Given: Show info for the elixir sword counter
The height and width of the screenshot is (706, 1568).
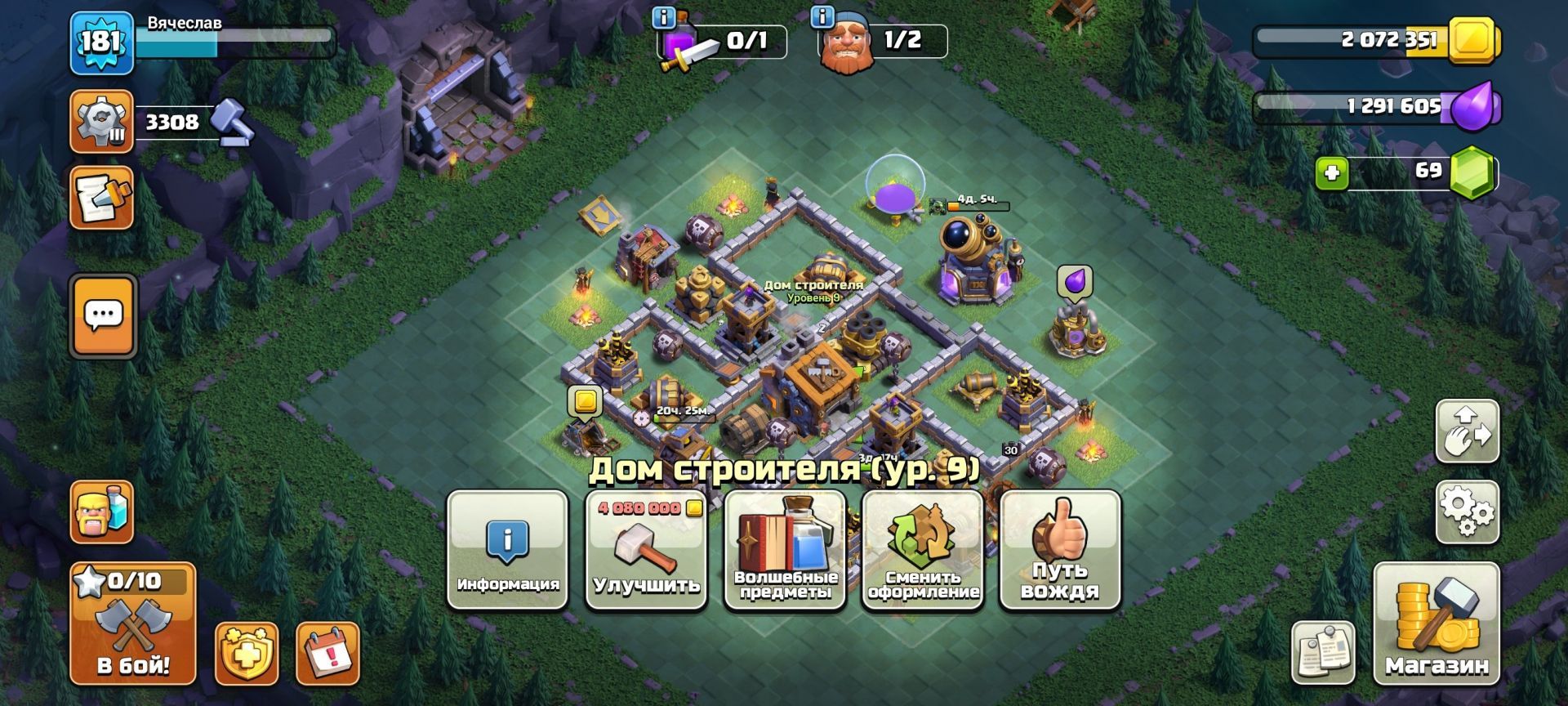Looking at the screenshot, I should pyautogui.click(x=665, y=16).
